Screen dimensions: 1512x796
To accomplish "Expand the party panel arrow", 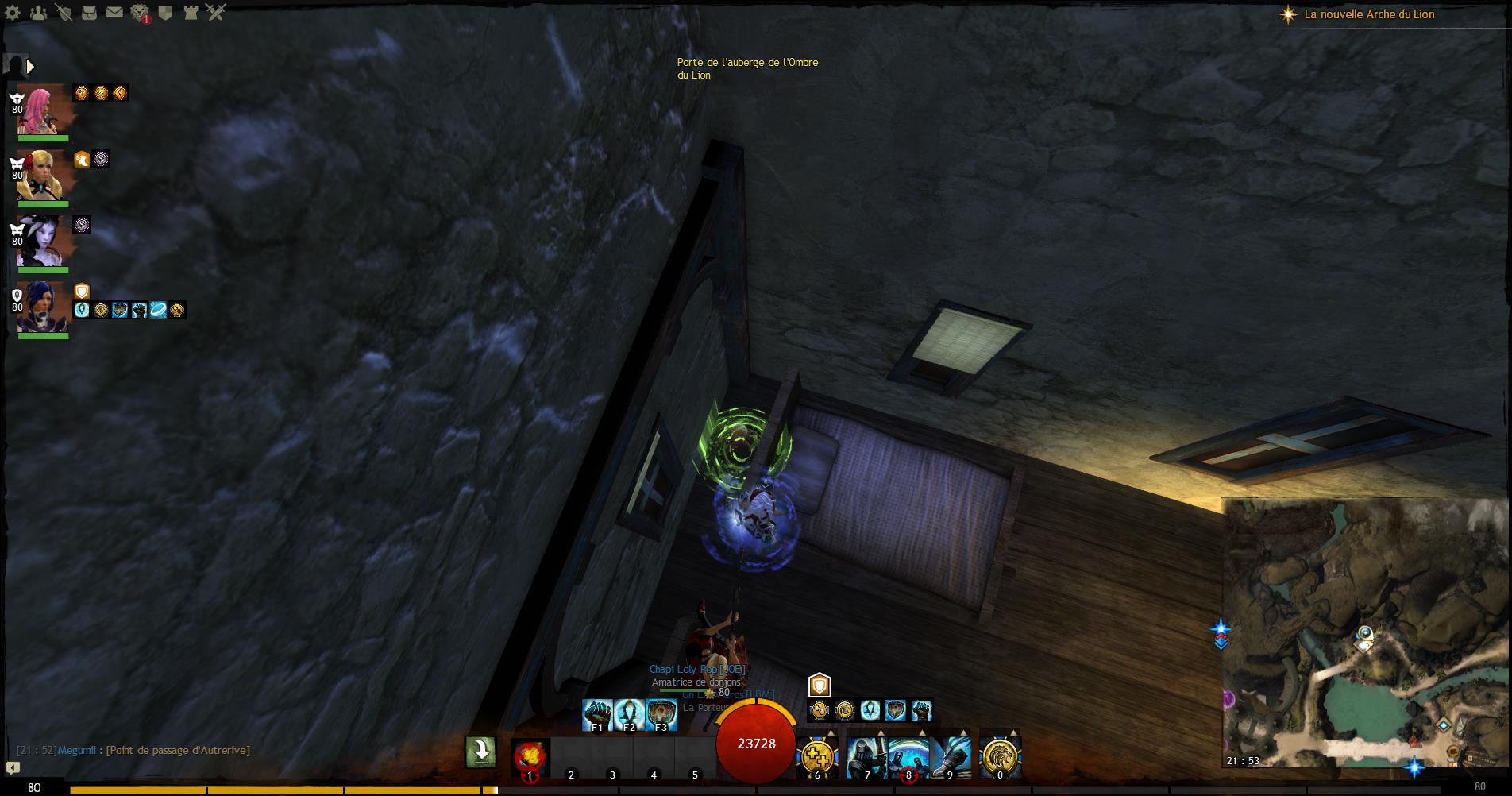I will (x=30, y=67).
